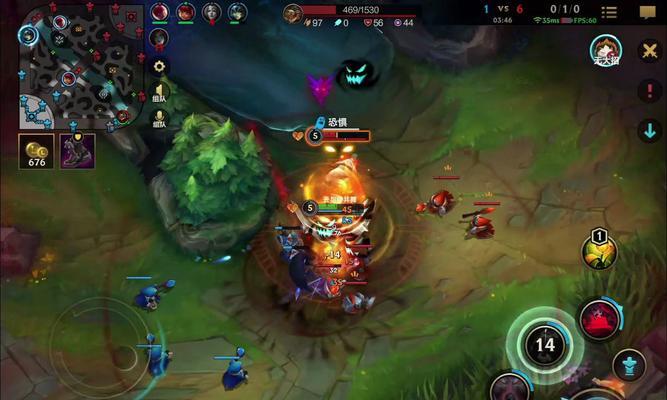Open the chat speech bubble
The image size is (667, 400).
(x=647, y=13)
